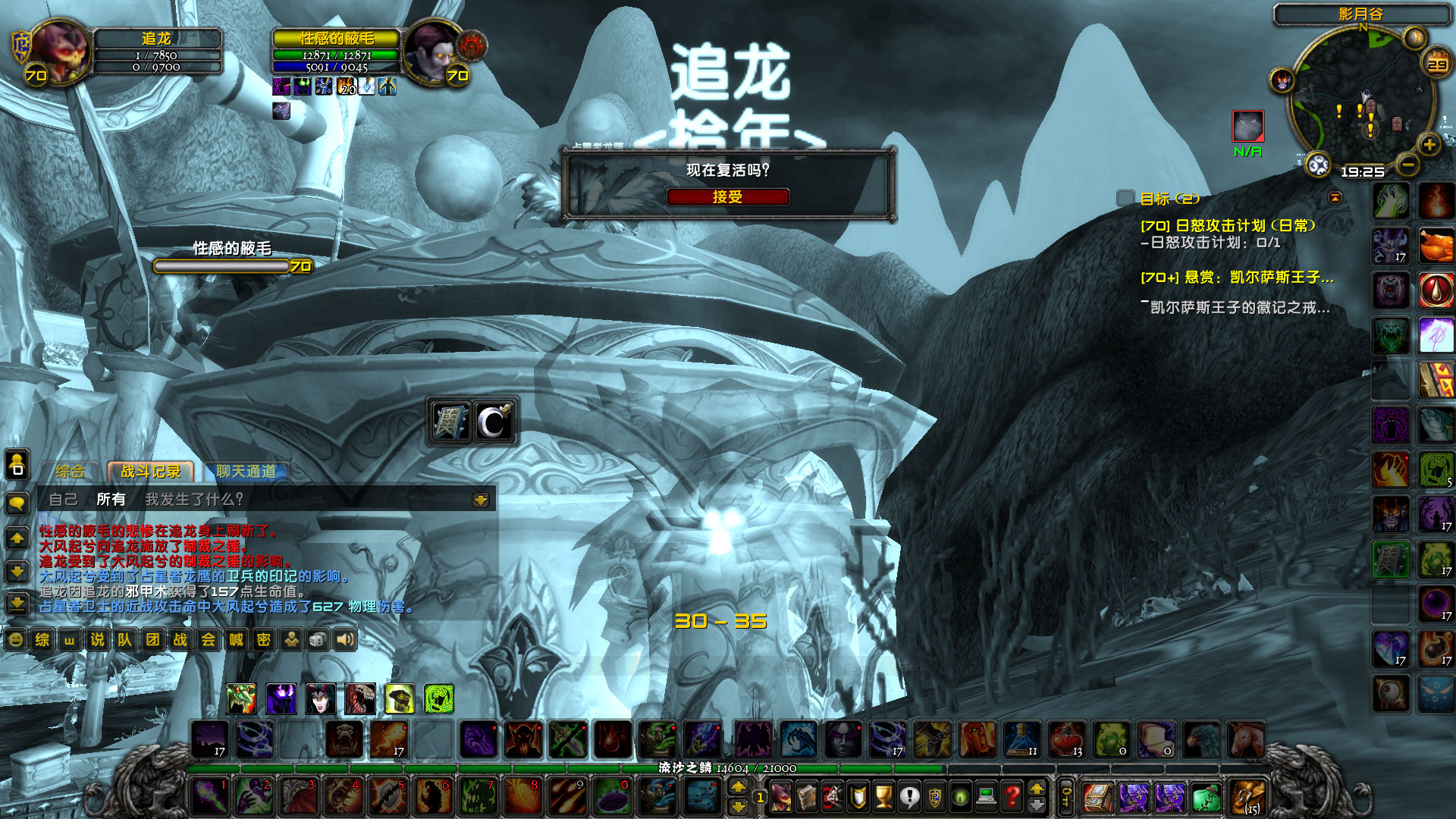Open the PvP faction crest icon

coord(935,798)
